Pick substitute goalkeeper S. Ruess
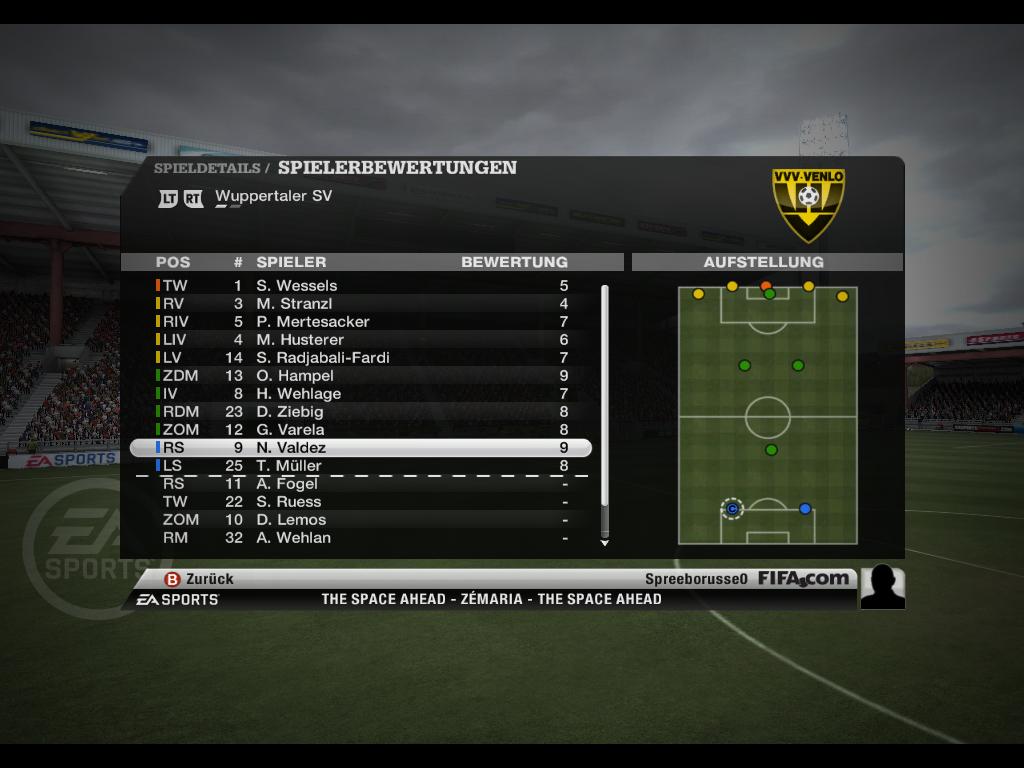The height and width of the screenshot is (768, 1024). tap(288, 502)
